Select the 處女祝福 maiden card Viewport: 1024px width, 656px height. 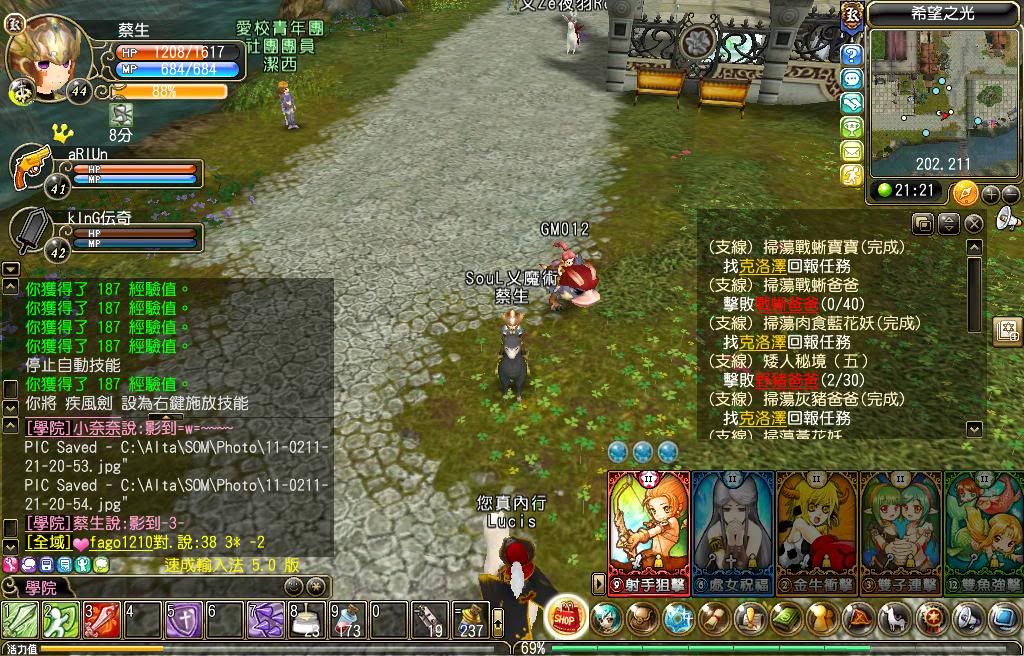732,528
